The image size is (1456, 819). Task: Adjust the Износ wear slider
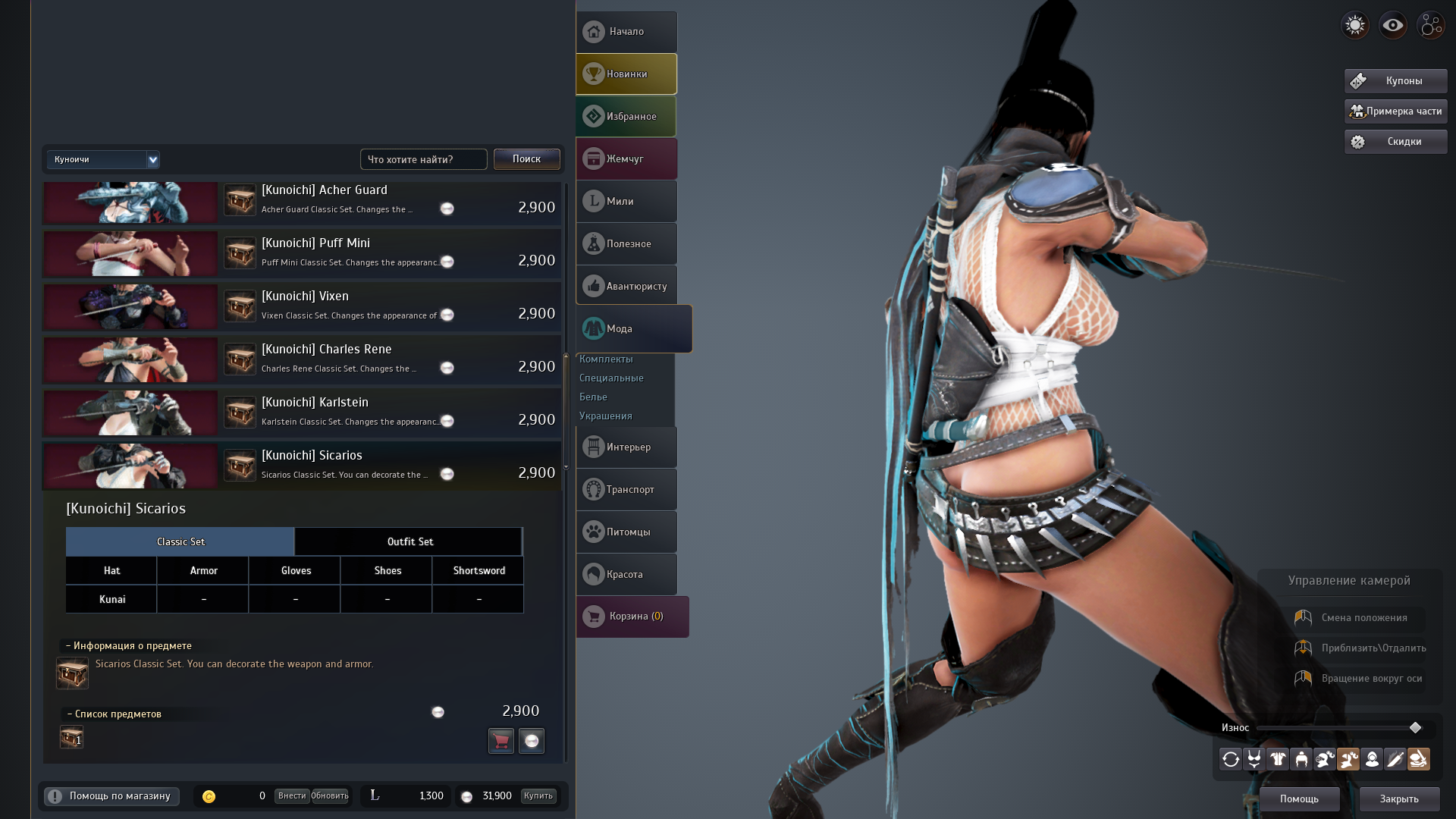[1415, 727]
